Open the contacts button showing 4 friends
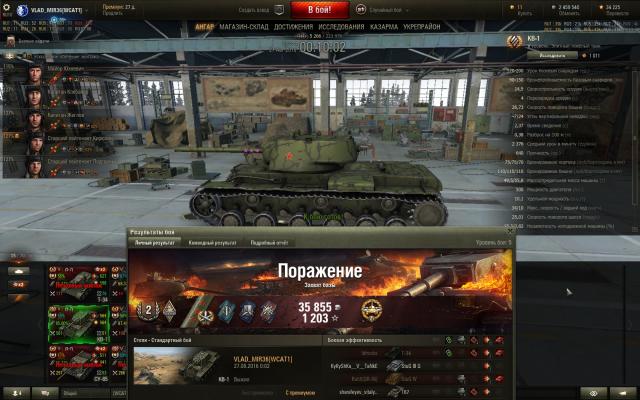 [x=16, y=392]
